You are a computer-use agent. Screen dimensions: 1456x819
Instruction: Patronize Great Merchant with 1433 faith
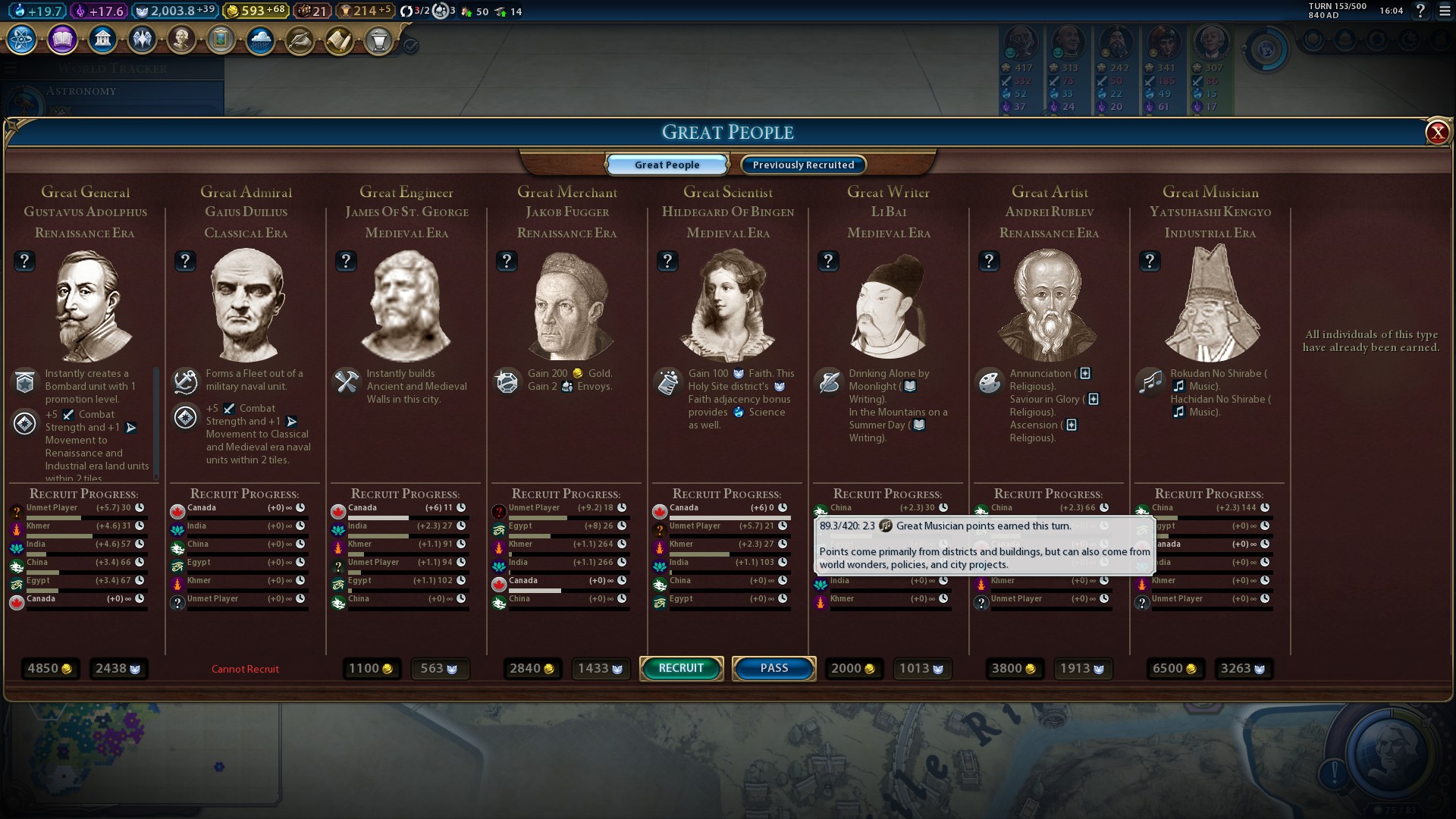[x=600, y=668]
